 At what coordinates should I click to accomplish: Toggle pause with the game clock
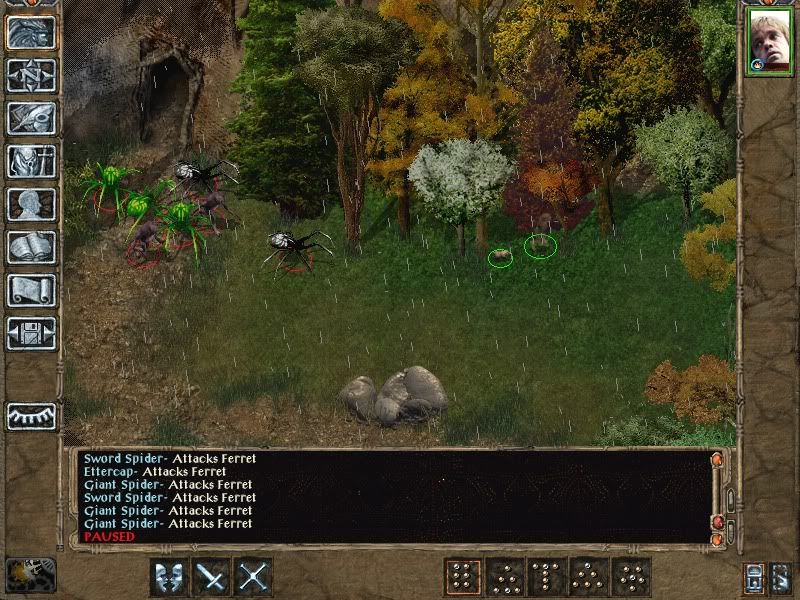pos(30,575)
